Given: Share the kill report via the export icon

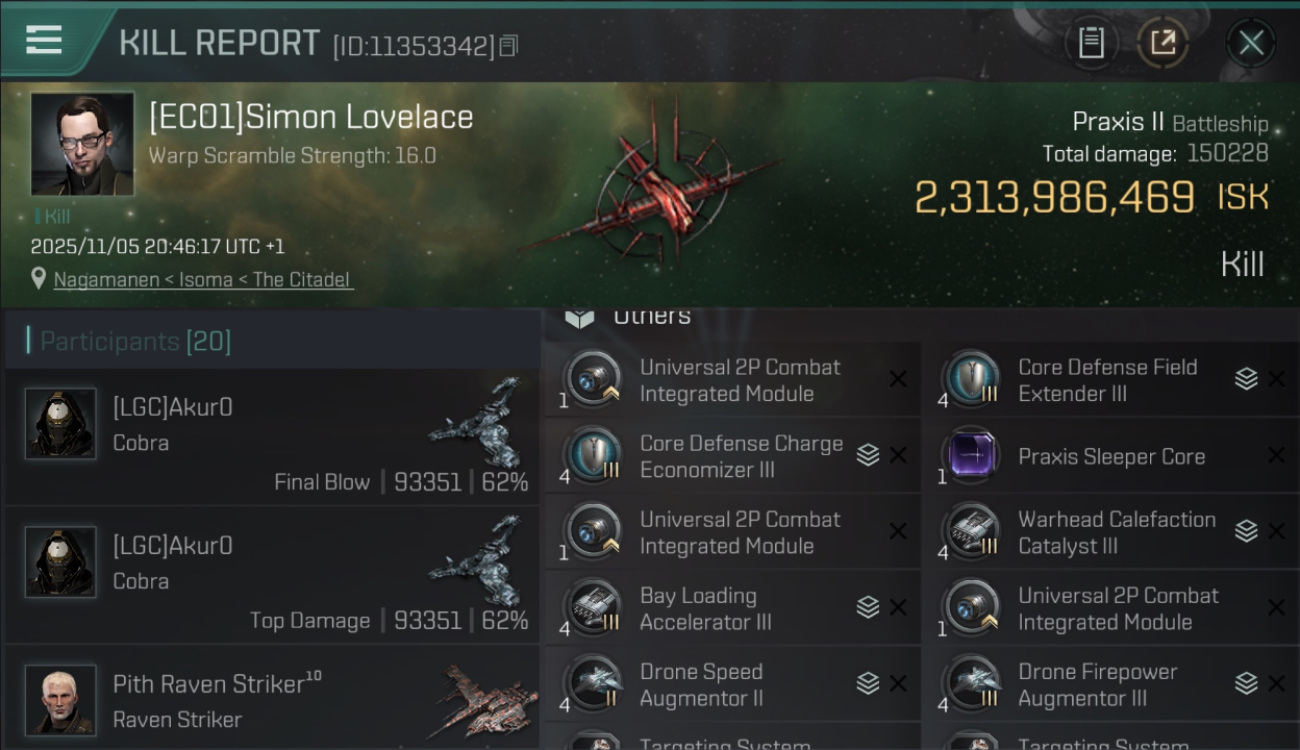Looking at the screenshot, I should pos(1161,42).
